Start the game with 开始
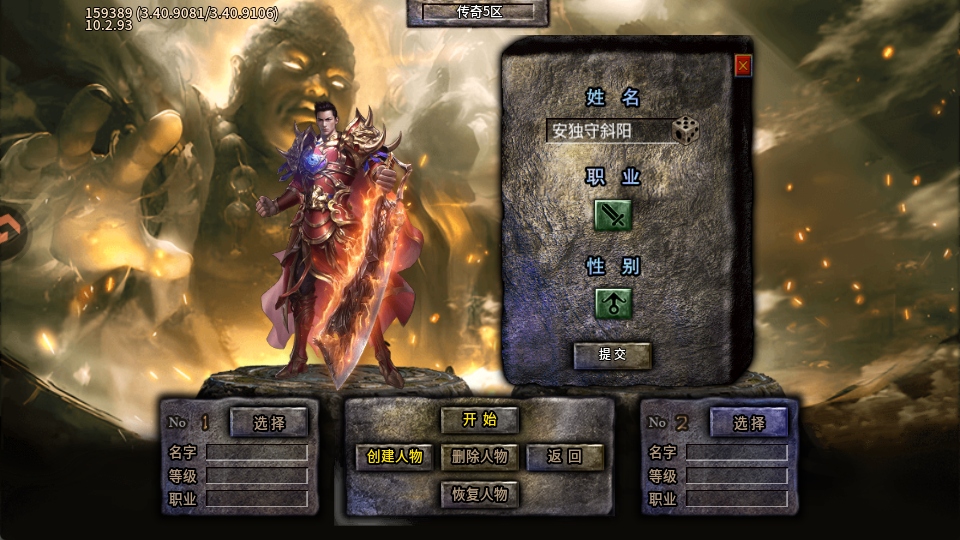The height and width of the screenshot is (540, 960). click(x=480, y=420)
